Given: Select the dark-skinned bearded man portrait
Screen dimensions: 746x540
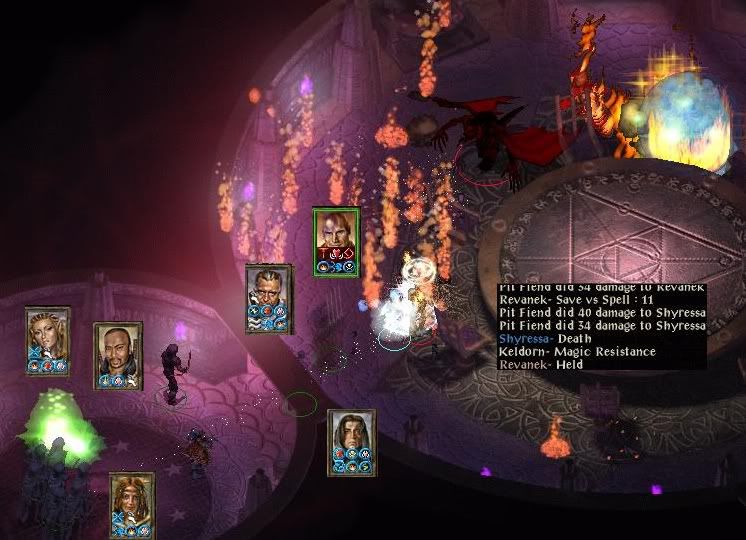Looking at the screenshot, I should pos(118,354).
